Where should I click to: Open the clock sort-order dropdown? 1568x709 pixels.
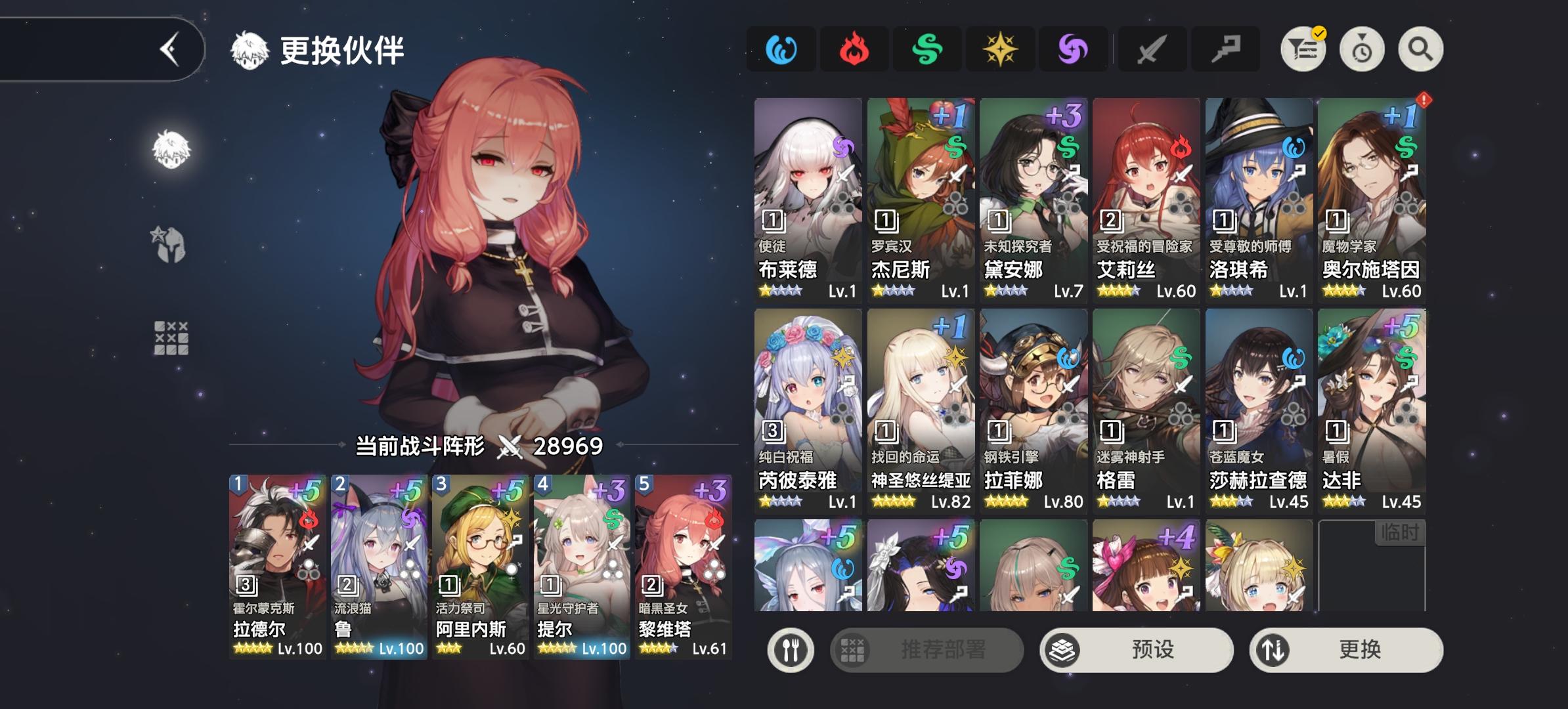point(1361,48)
